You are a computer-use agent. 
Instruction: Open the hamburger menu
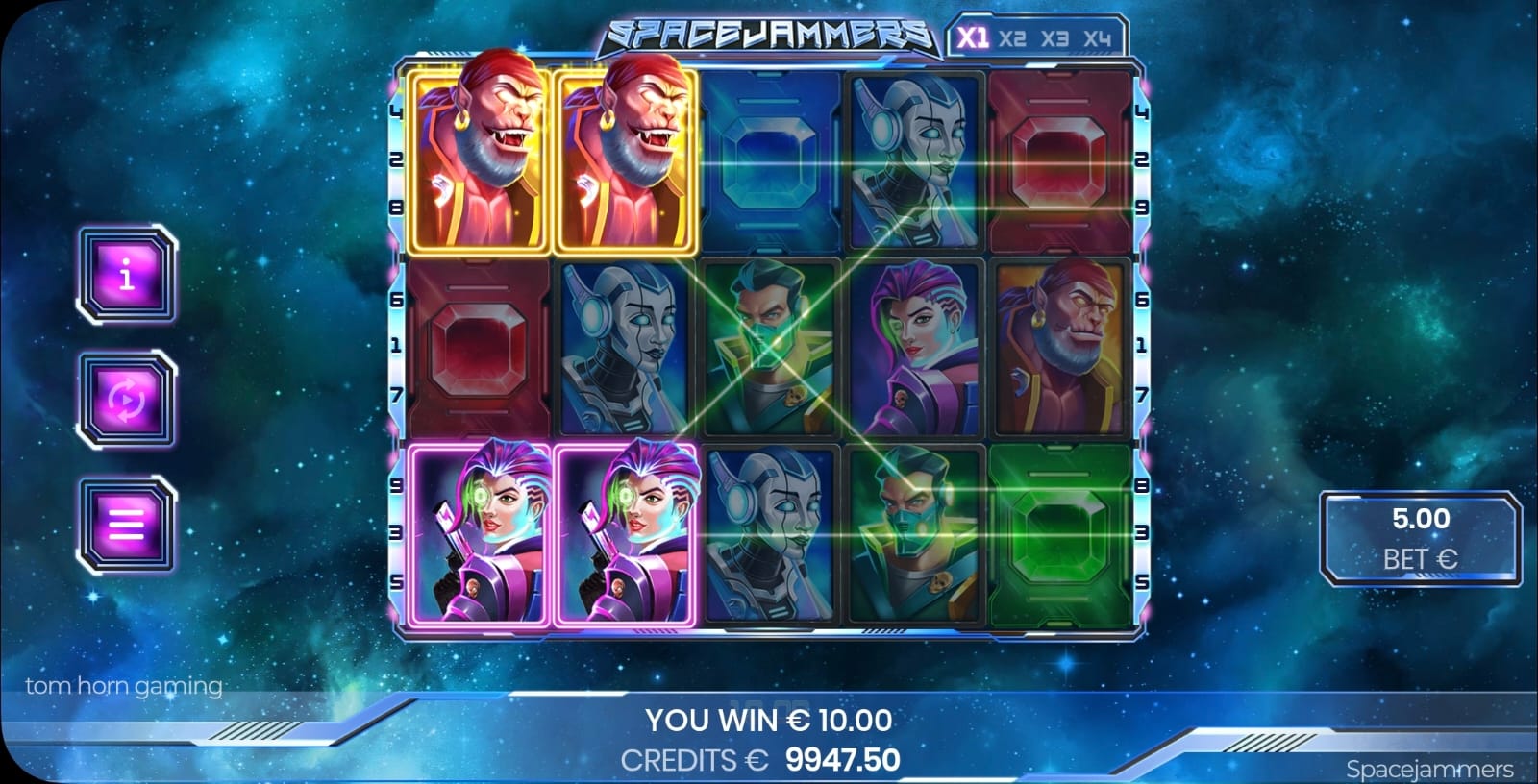(127, 525)
